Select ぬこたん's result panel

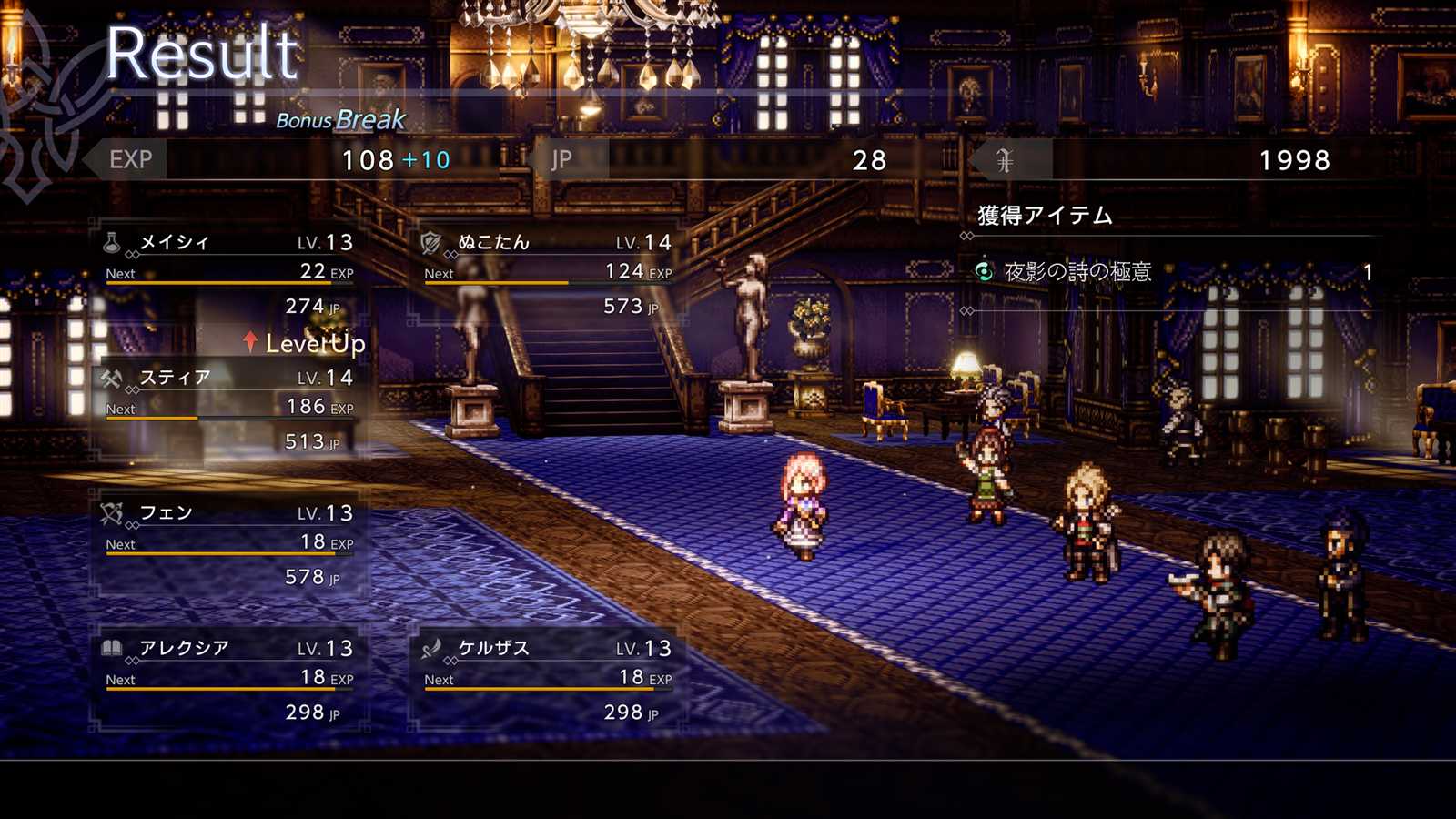pyautogui.click(x=548, y=273)
